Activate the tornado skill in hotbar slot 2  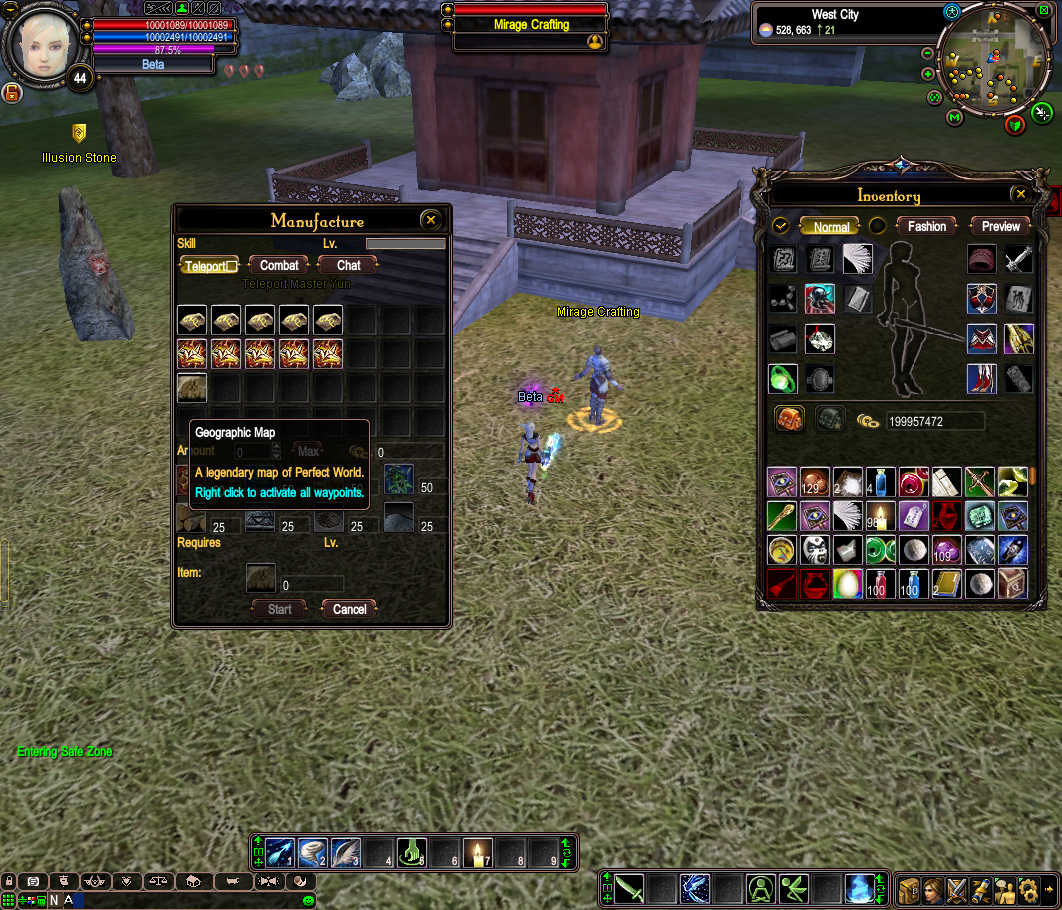(x=313, y=853)
